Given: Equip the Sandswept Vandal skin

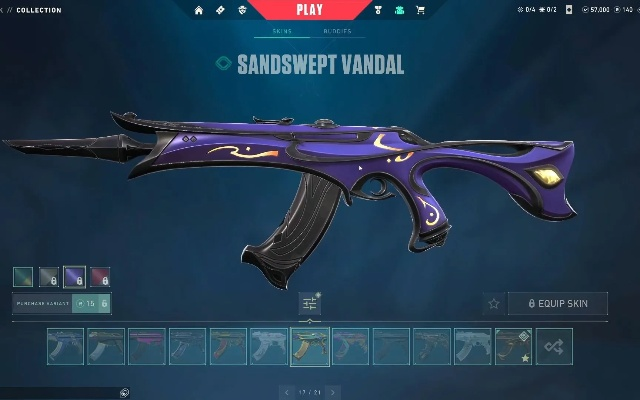Looking at the screenshot, I should point(557,303).
